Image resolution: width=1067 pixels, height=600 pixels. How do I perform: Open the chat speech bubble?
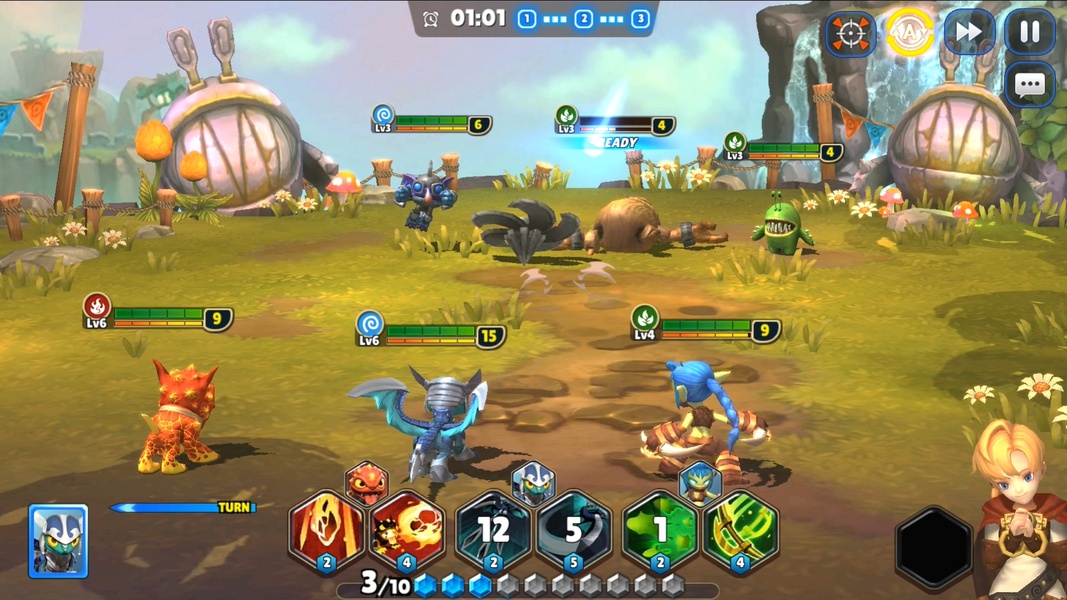pyautogui.click(x=1029, y=85)
